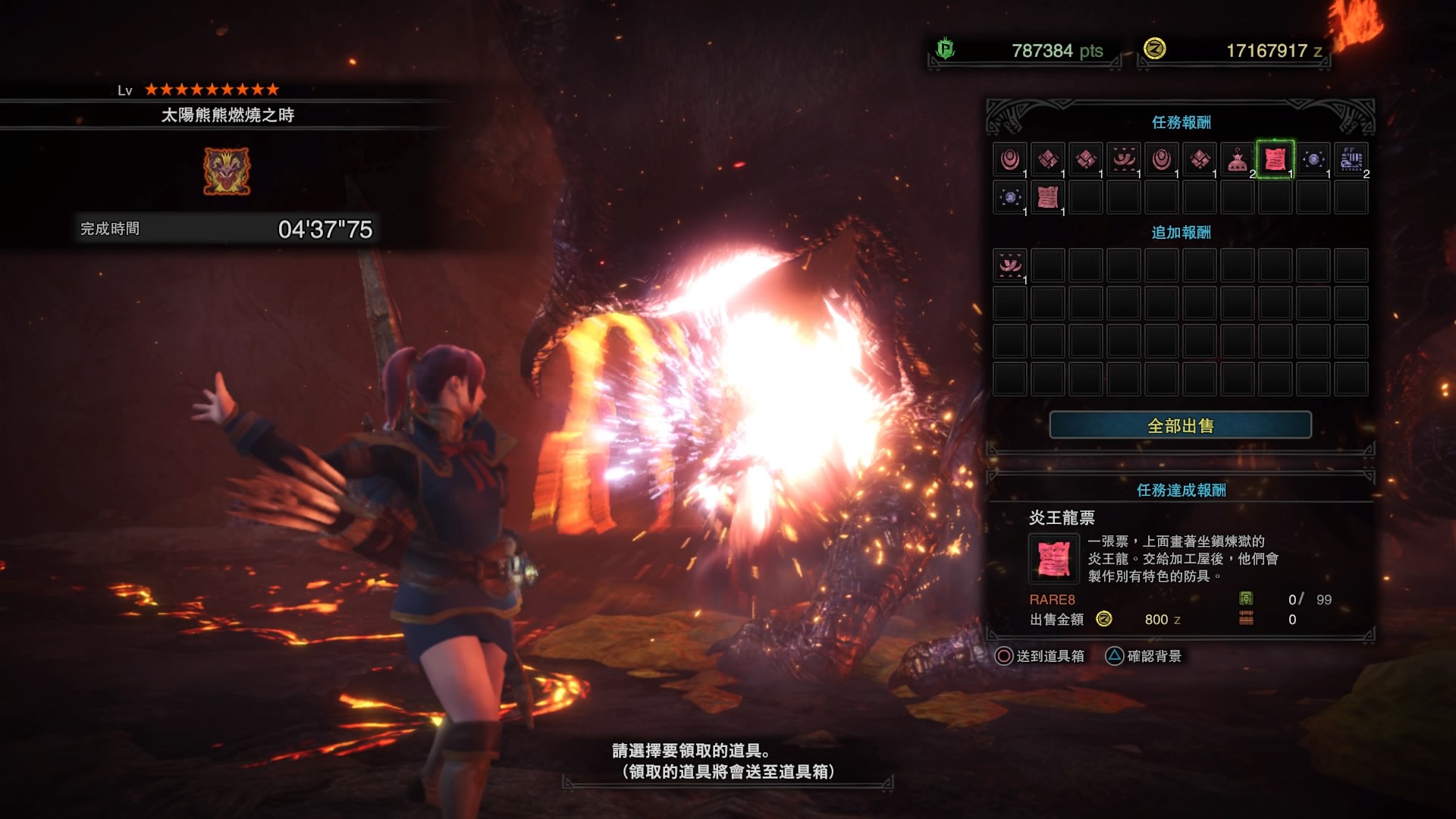Select the blue jewel in the first reward row
Viewport: 1456px width, 819px height.
1313,159
